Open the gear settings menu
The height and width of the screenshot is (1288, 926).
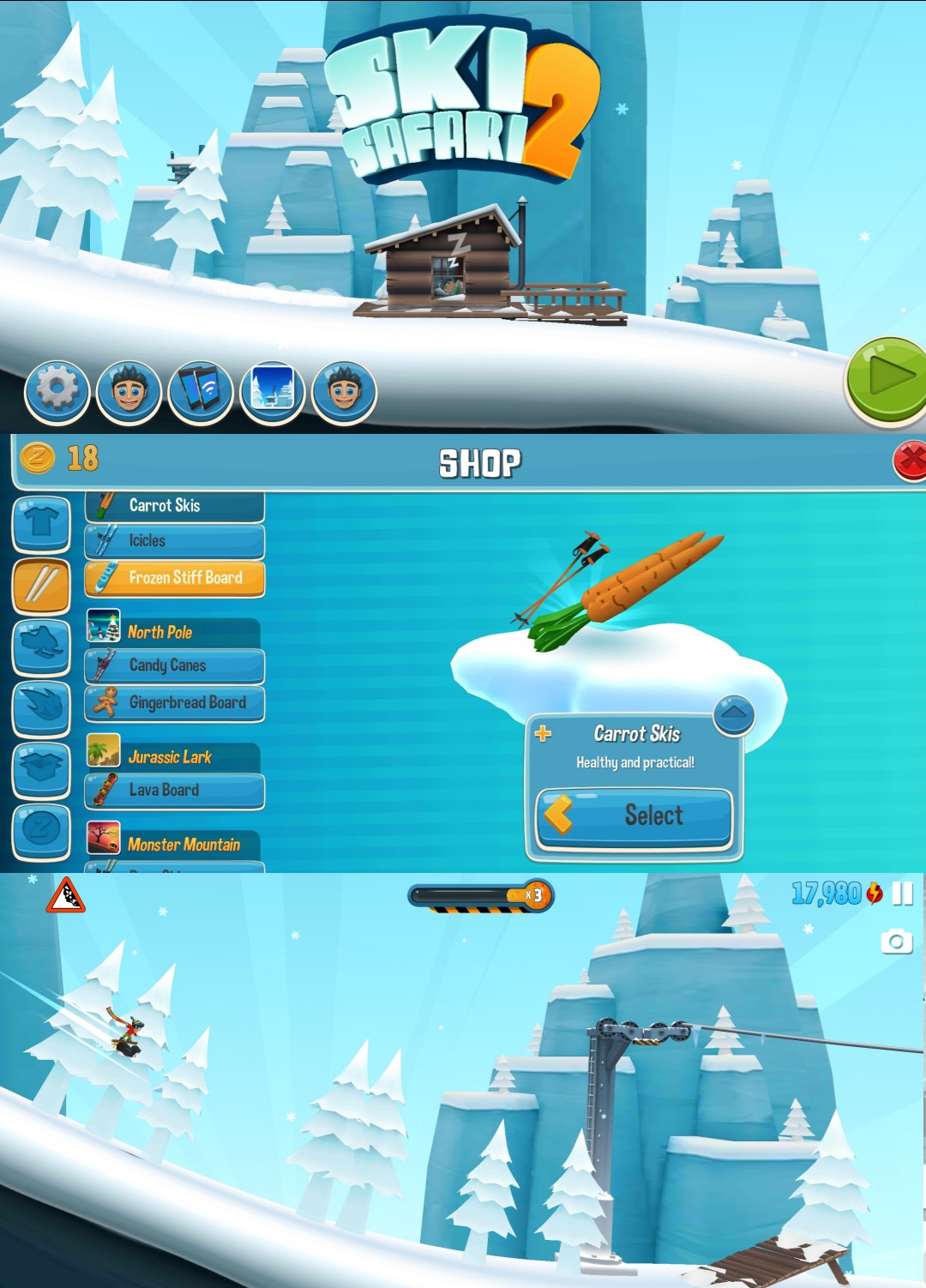click(57, 392)
